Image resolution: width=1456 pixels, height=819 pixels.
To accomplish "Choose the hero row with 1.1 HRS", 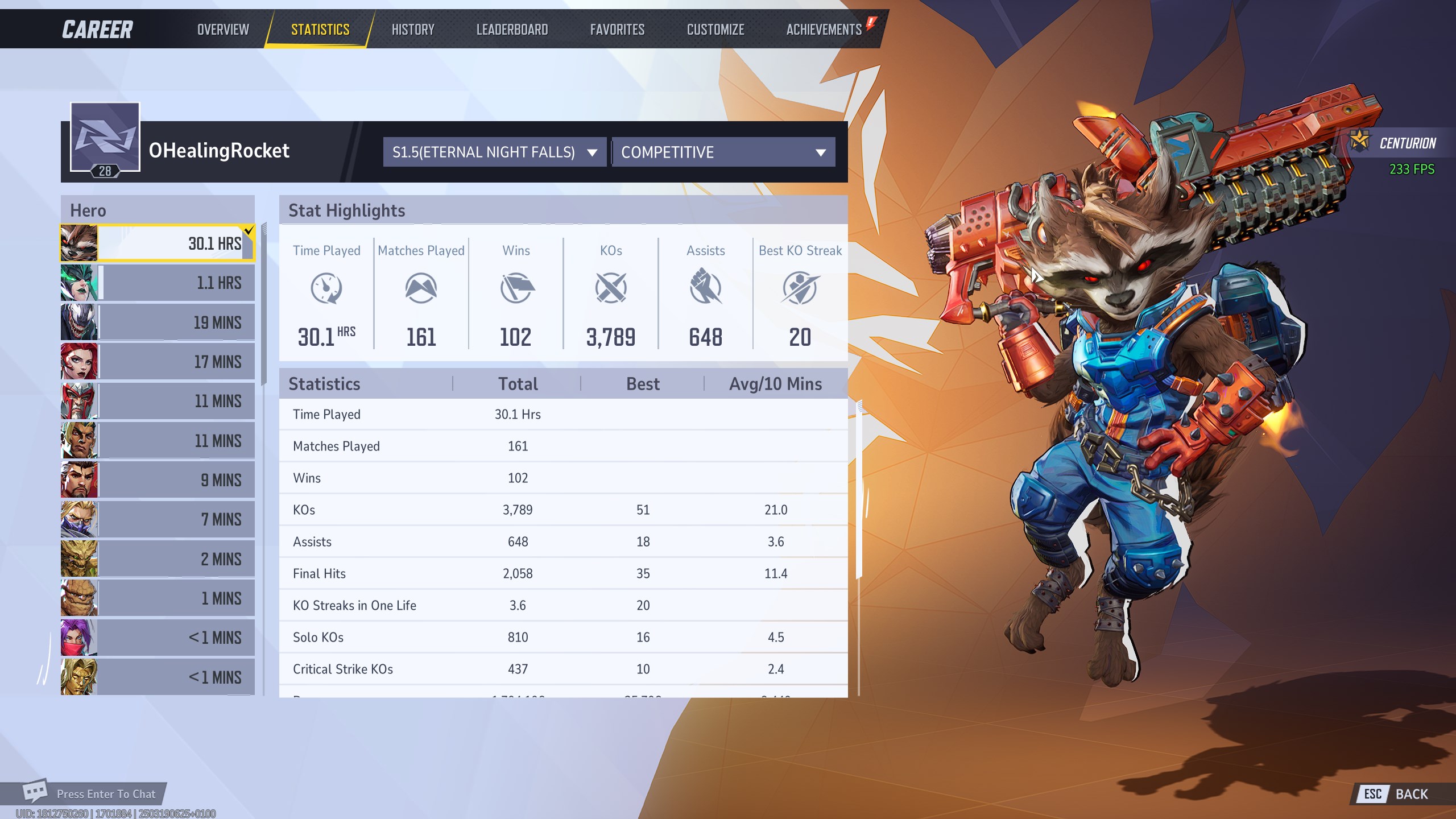I will point(158,283).
